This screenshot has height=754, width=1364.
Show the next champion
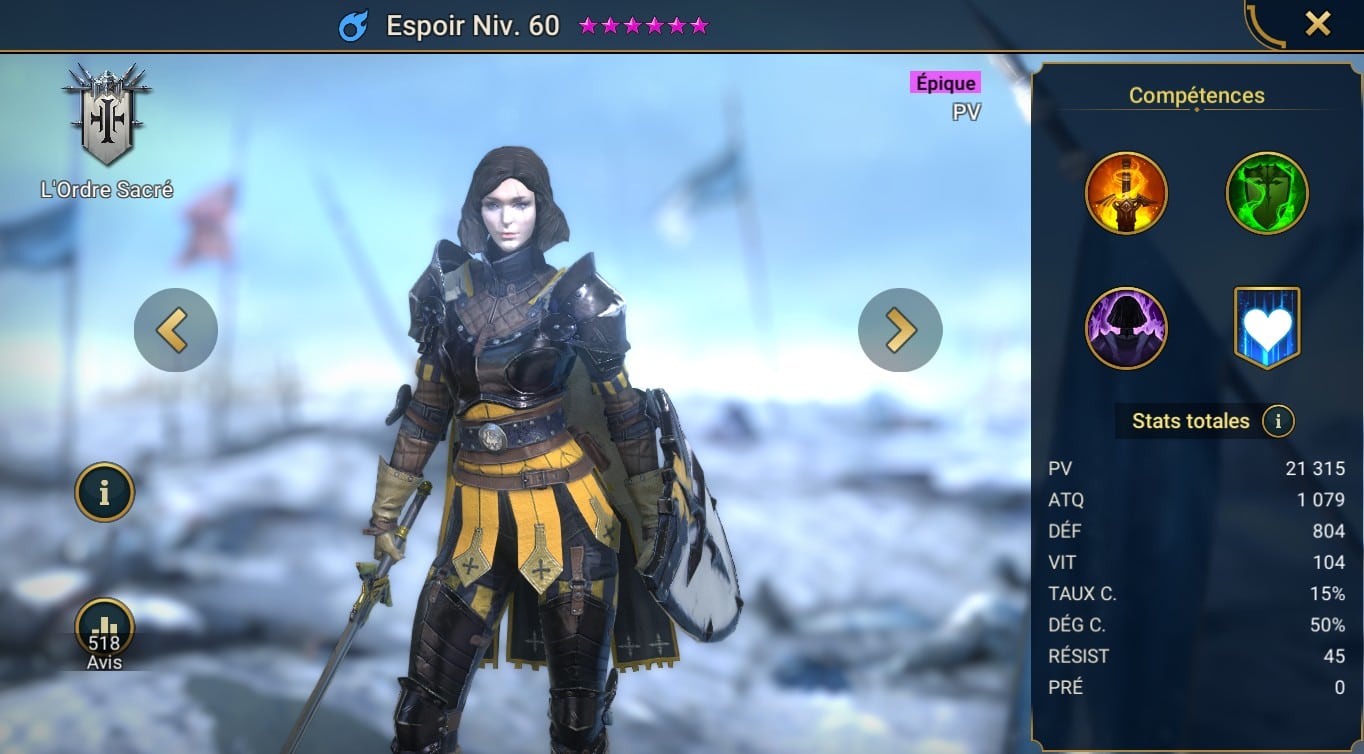click(x=900, y=330)
